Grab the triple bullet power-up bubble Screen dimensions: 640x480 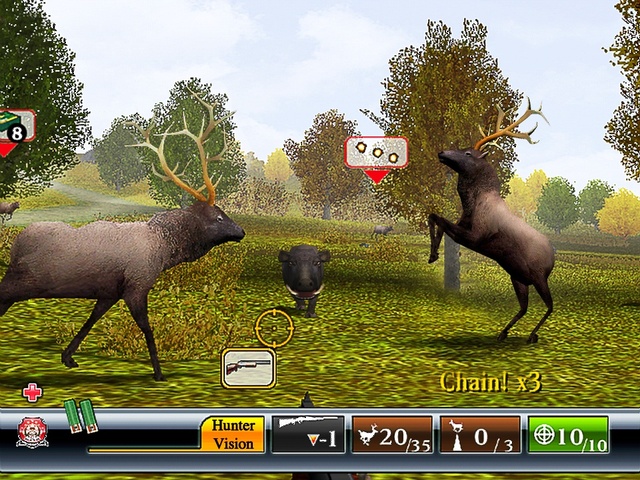[x=376, y=153]
